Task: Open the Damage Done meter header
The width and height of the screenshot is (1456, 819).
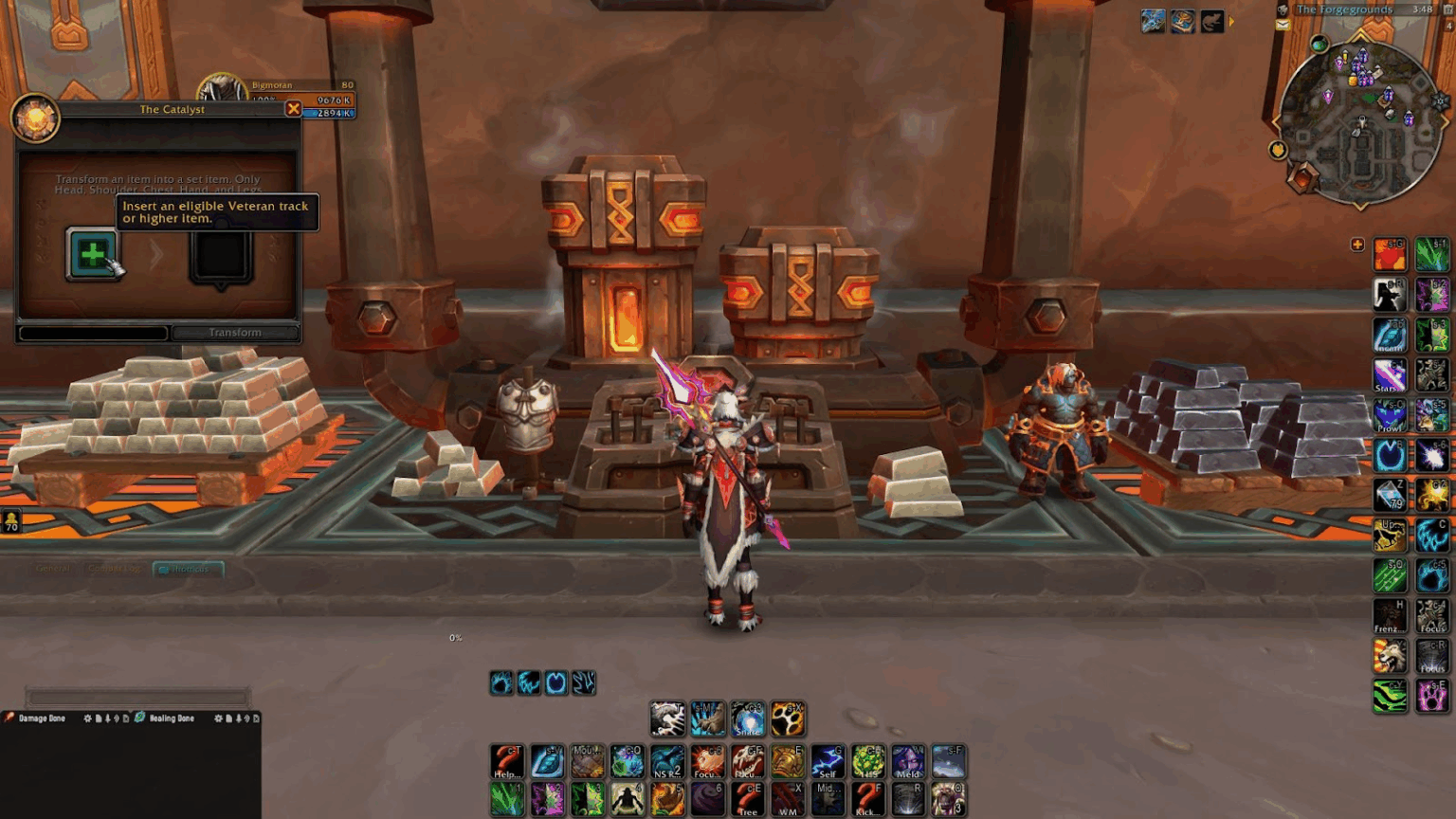Action: click(x=42, y=719)
